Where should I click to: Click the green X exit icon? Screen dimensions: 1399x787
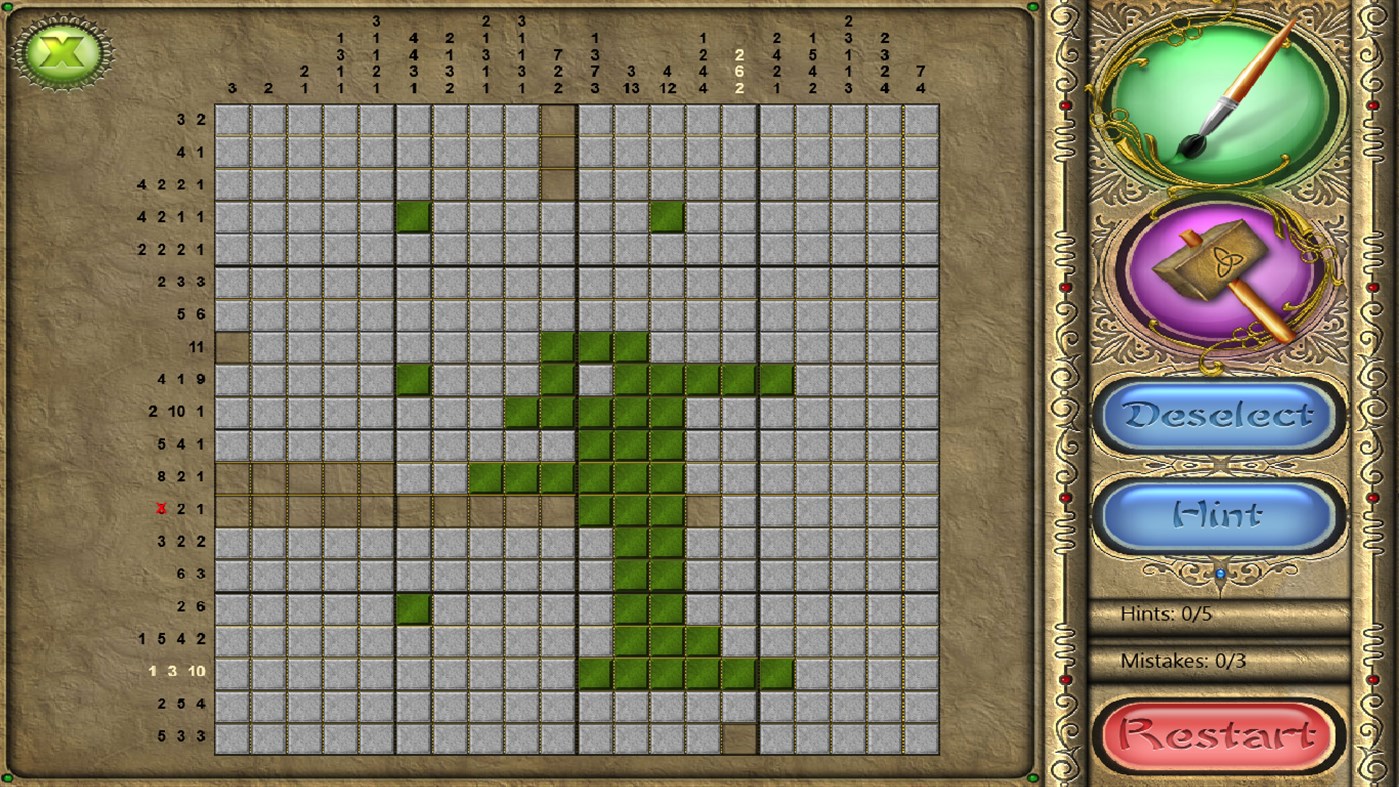click(x=60, y=50)
